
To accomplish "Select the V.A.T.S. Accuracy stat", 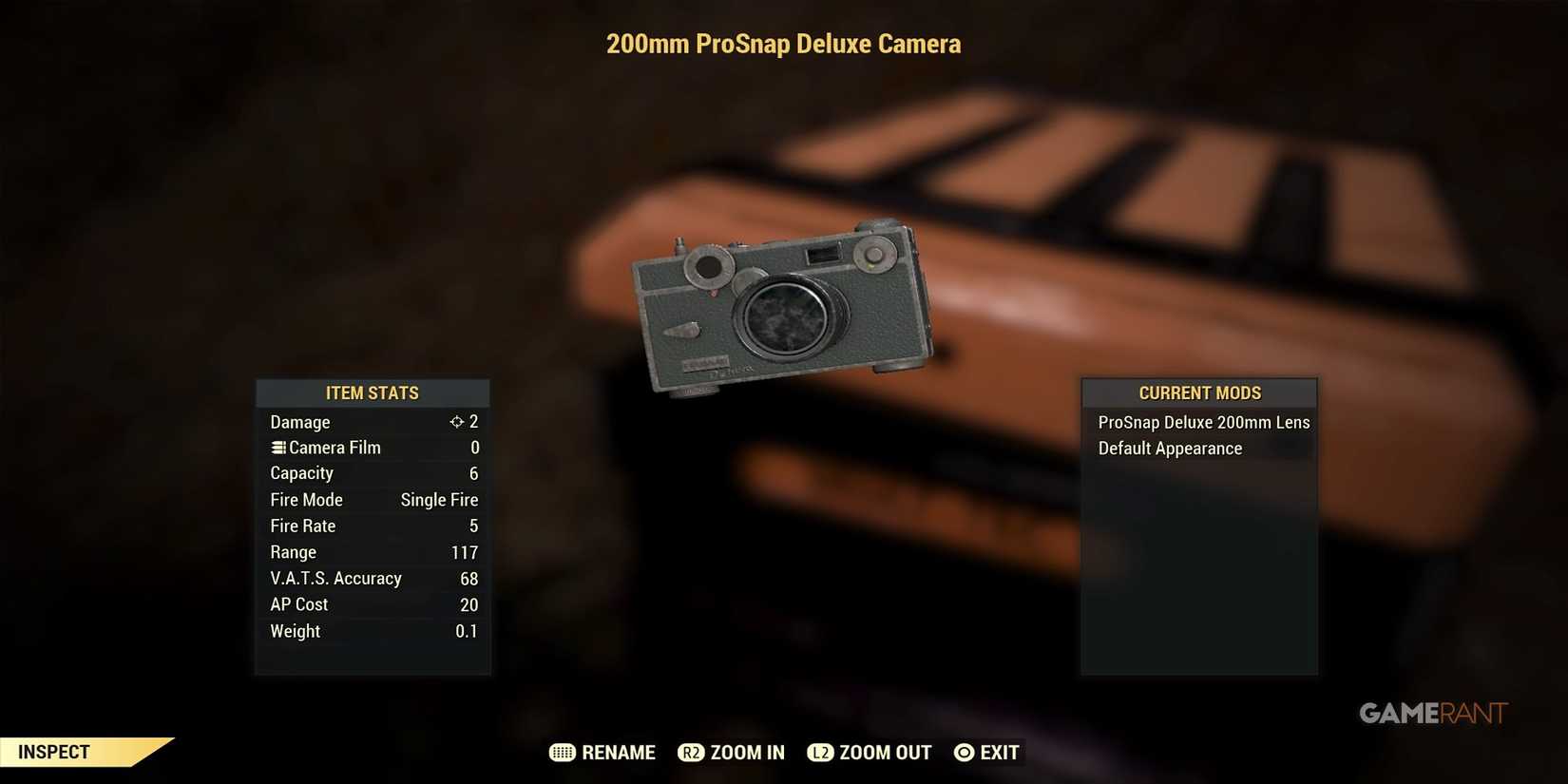I will [x=335, y=578].
